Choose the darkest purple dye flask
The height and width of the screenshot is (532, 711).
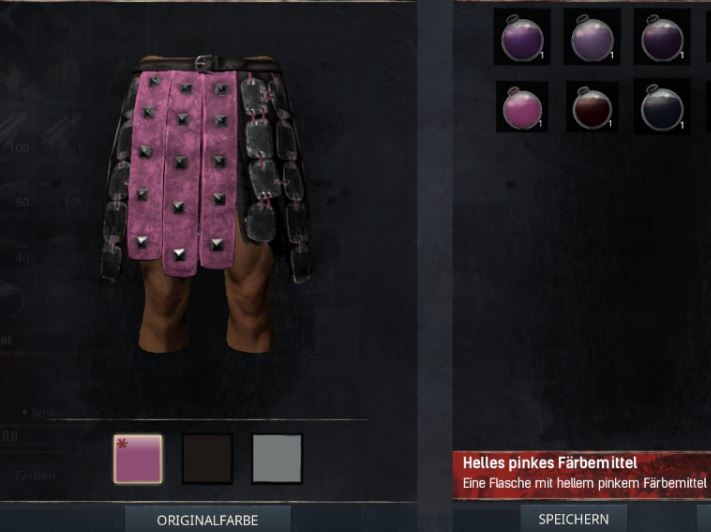(x=661, y=38)
